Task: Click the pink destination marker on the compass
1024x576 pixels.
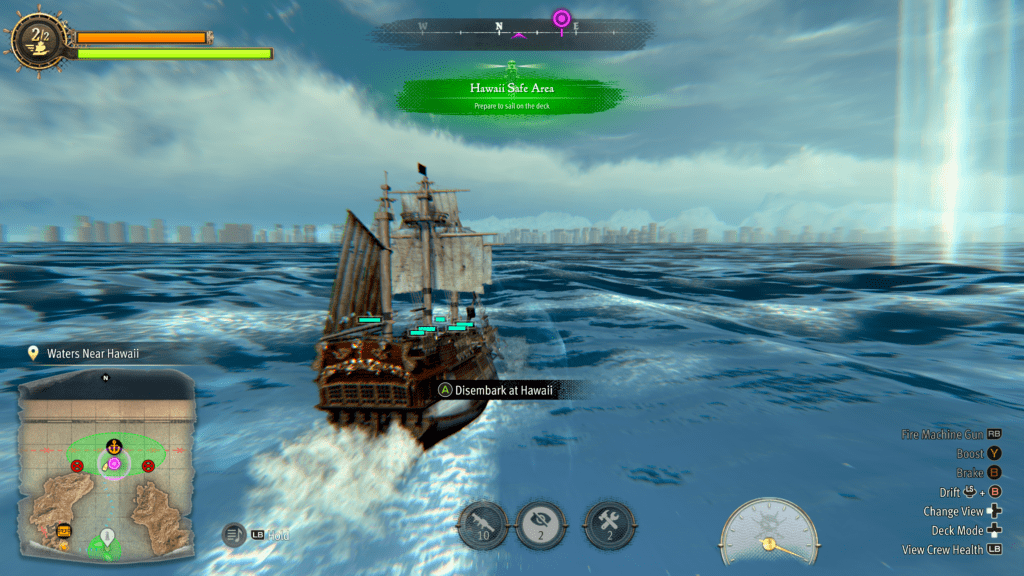Action: 562,19
